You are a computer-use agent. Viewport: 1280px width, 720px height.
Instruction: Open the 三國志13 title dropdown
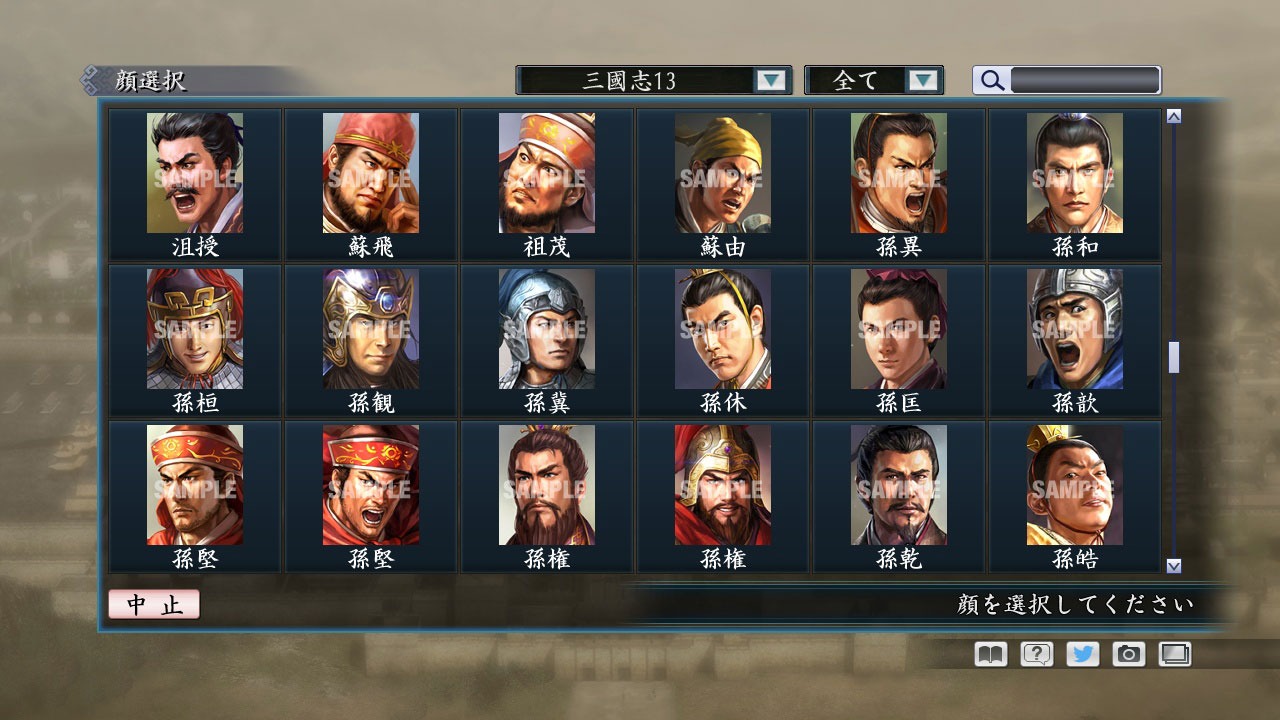pyautogui.click(x=640, y=80)
